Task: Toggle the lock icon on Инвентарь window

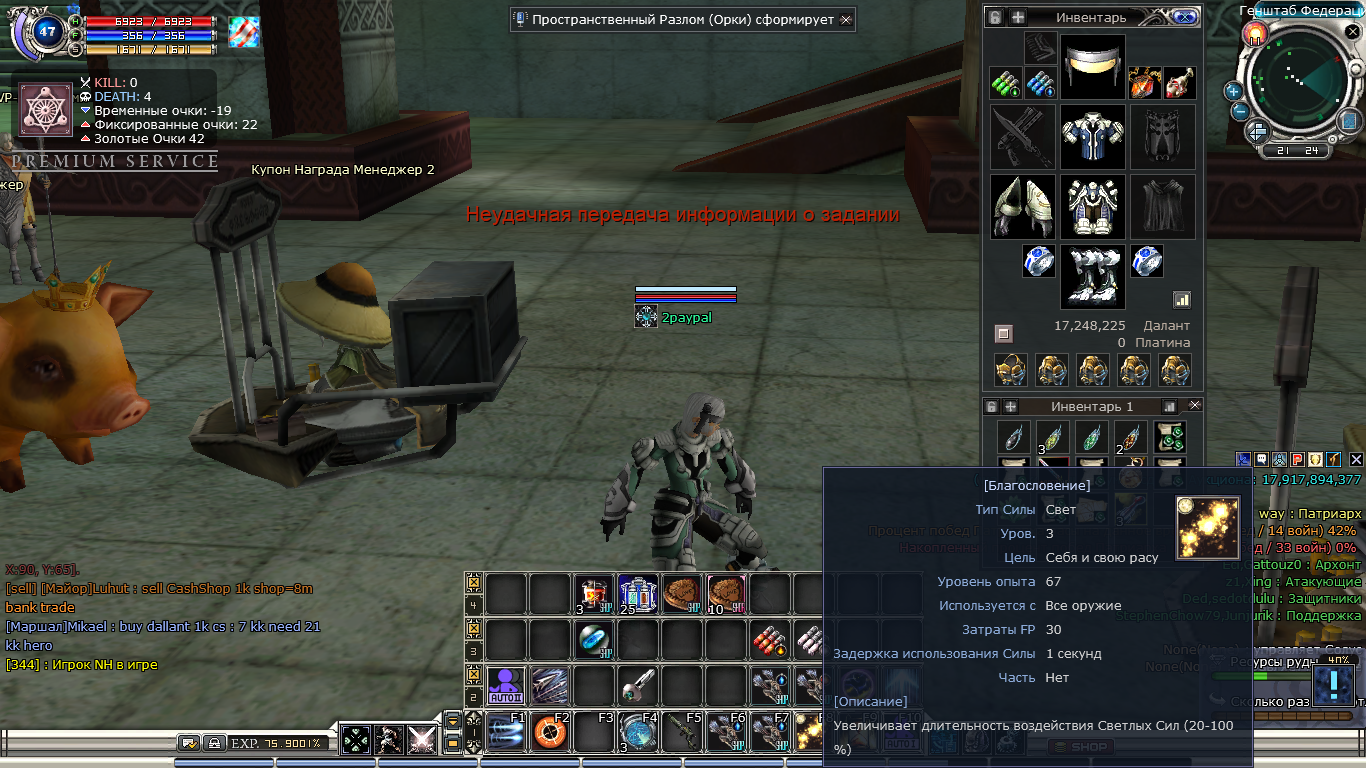Action: click(x=994, y=17)
